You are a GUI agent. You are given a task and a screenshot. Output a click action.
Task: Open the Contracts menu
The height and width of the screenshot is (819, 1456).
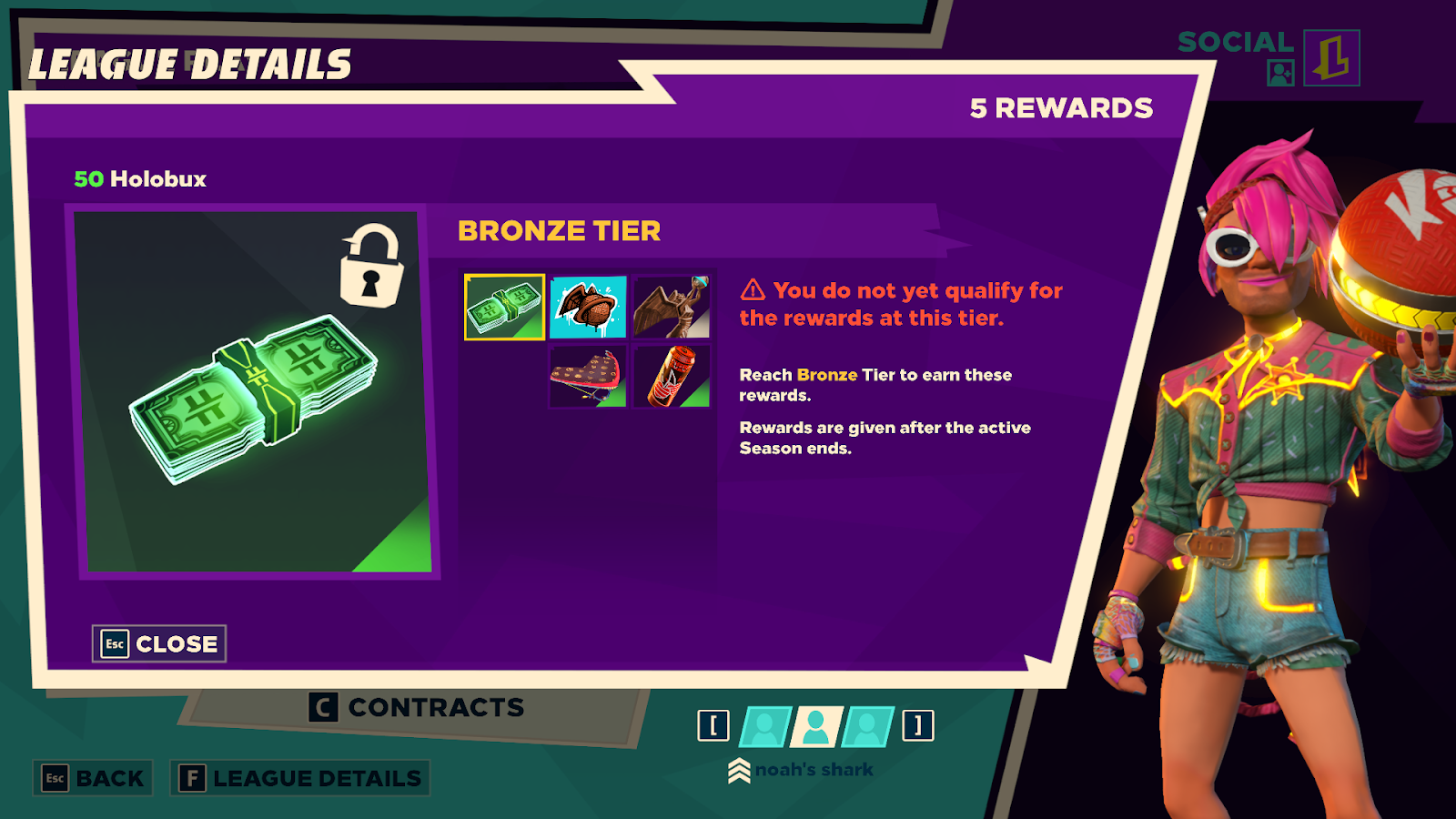[417, 707]
